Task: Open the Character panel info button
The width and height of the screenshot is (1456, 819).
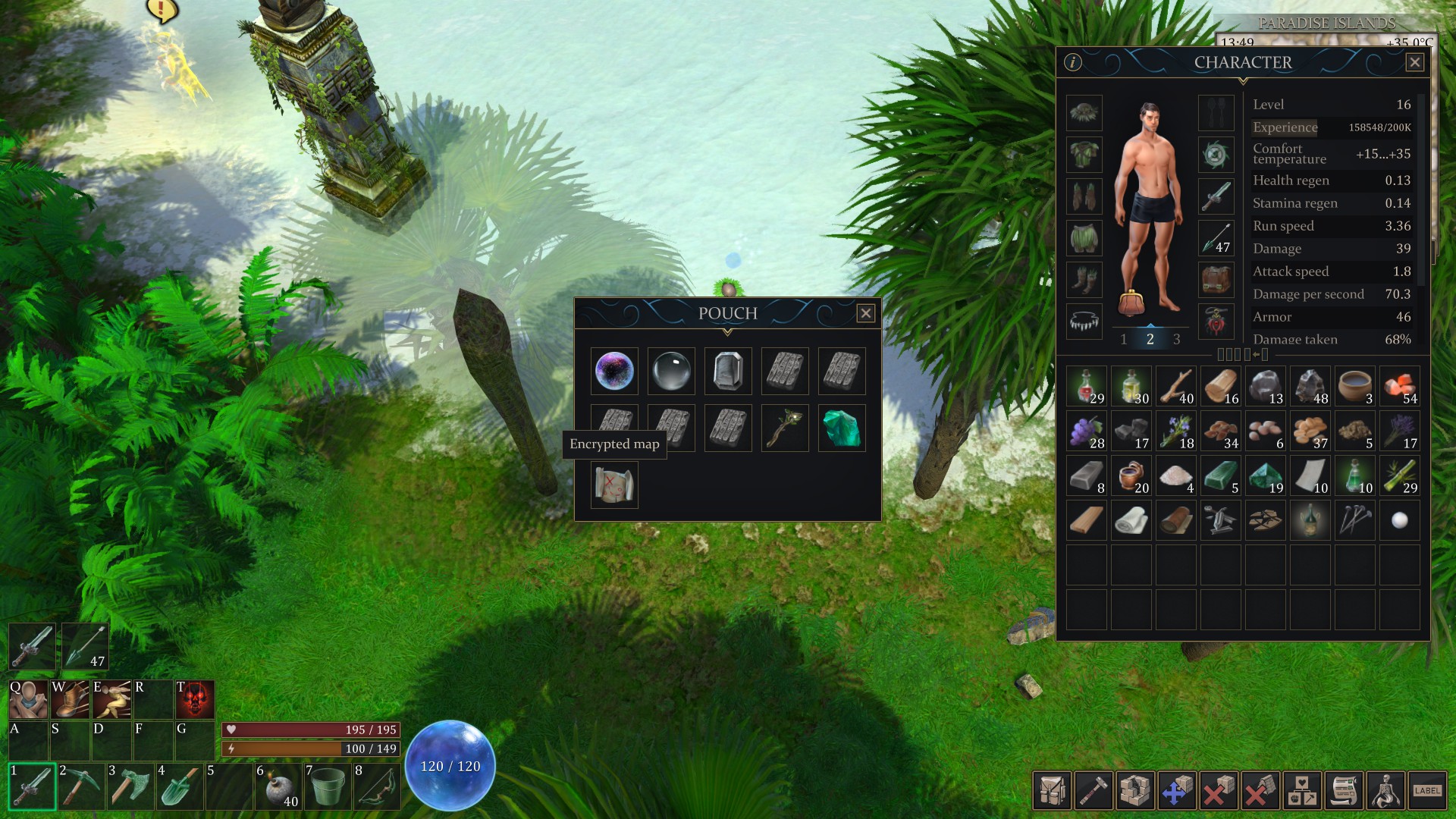Action: tap(1072, 62)
